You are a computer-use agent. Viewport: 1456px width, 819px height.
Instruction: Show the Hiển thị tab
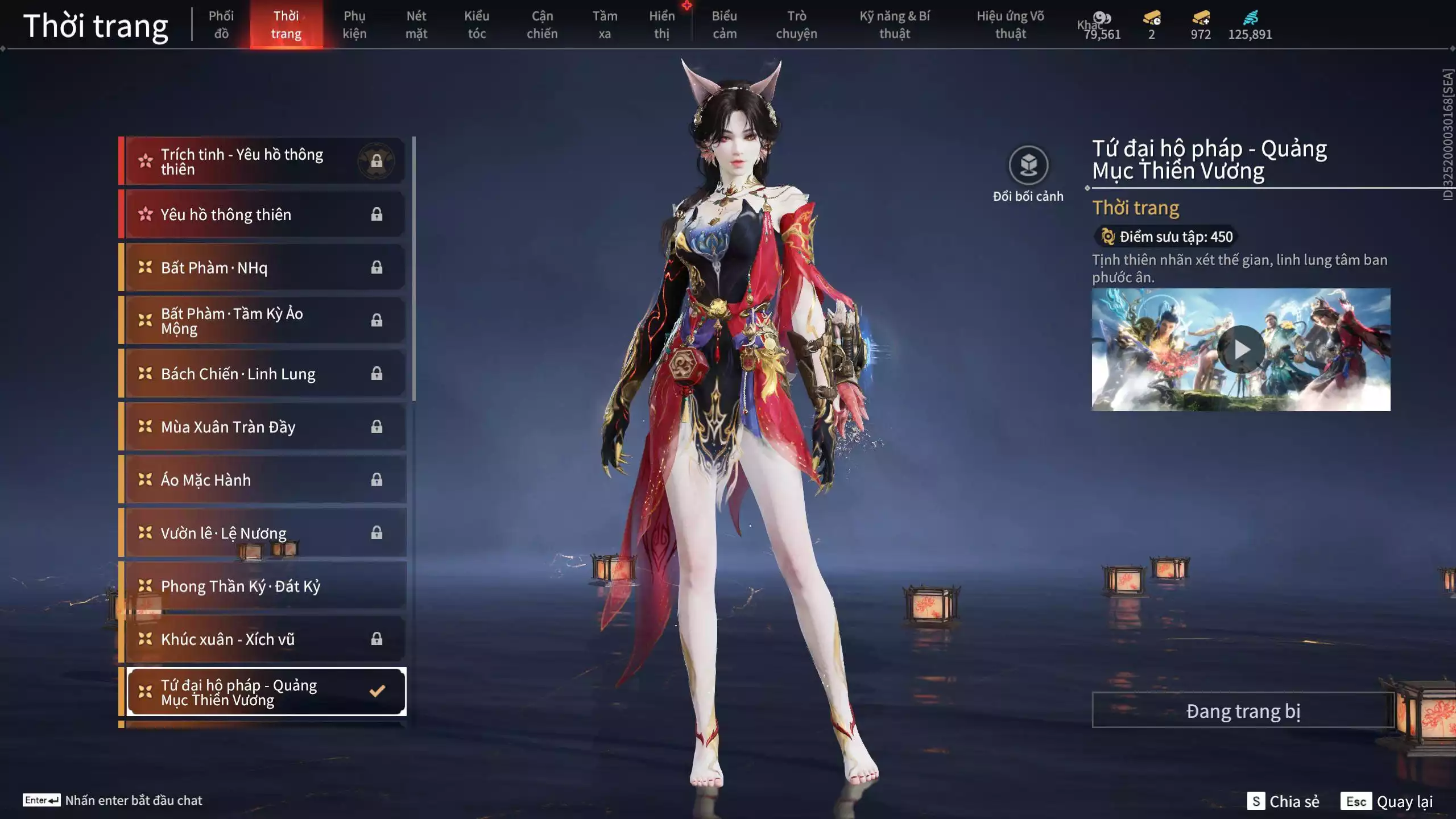point(661,24)
